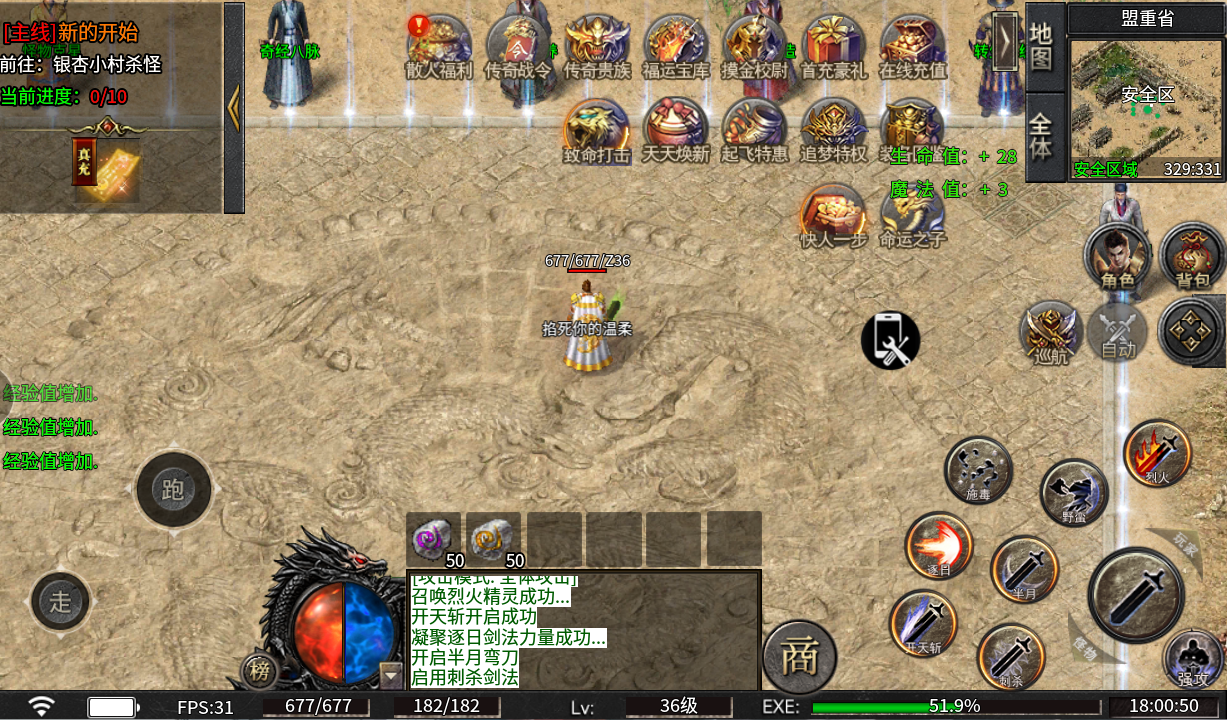Open the 散人福利 welfare icon
Viewport: 1227px width, 720px height.
click(x=438, y=44)
